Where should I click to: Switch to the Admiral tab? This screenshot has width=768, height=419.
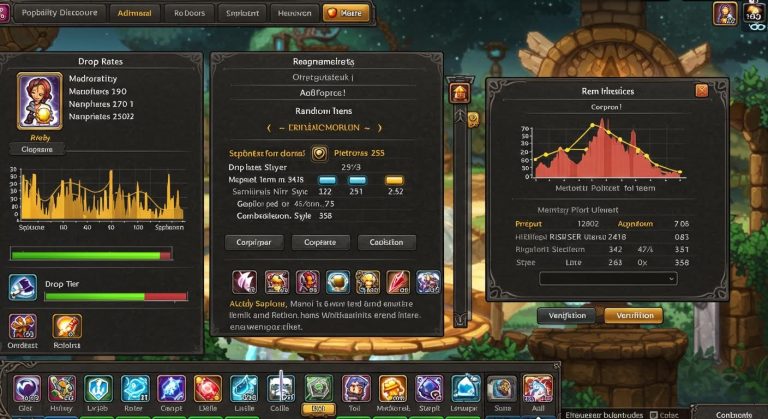[134, 15]
